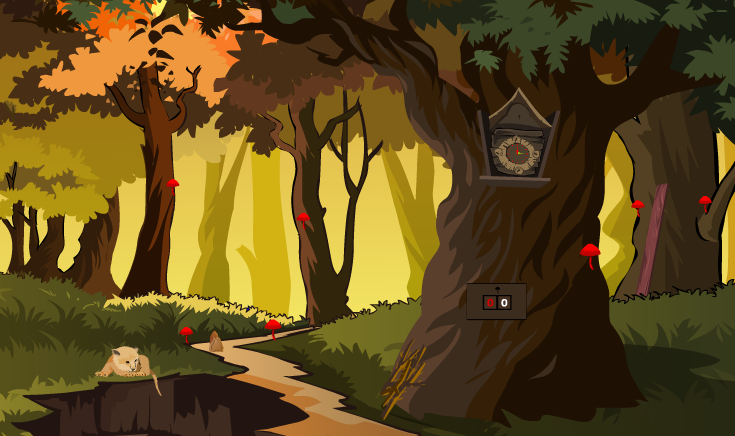
Task: Change the white digit on the code panel
Action: click(504, 302)
